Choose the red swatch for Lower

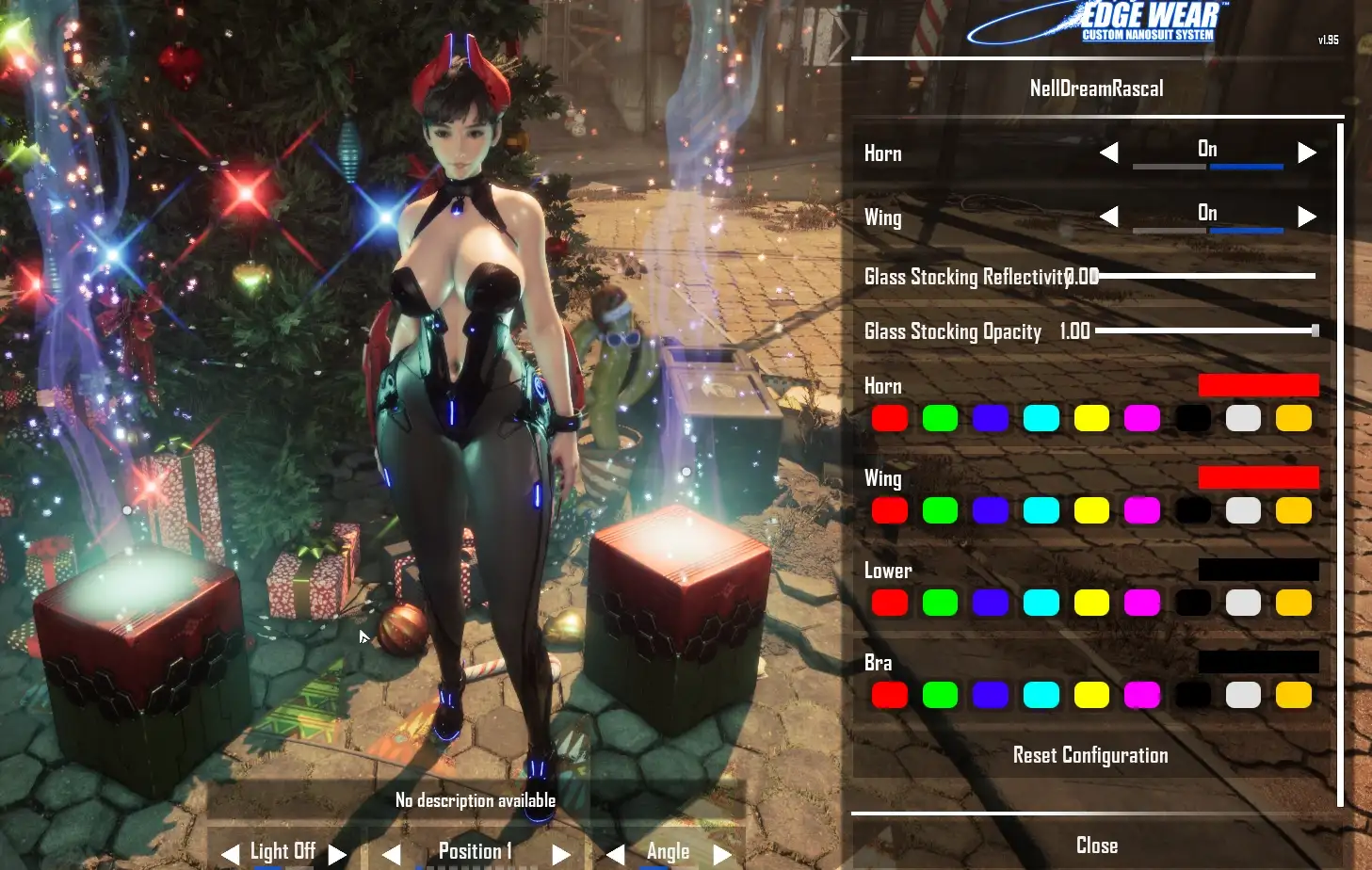(x=890, y=603)
